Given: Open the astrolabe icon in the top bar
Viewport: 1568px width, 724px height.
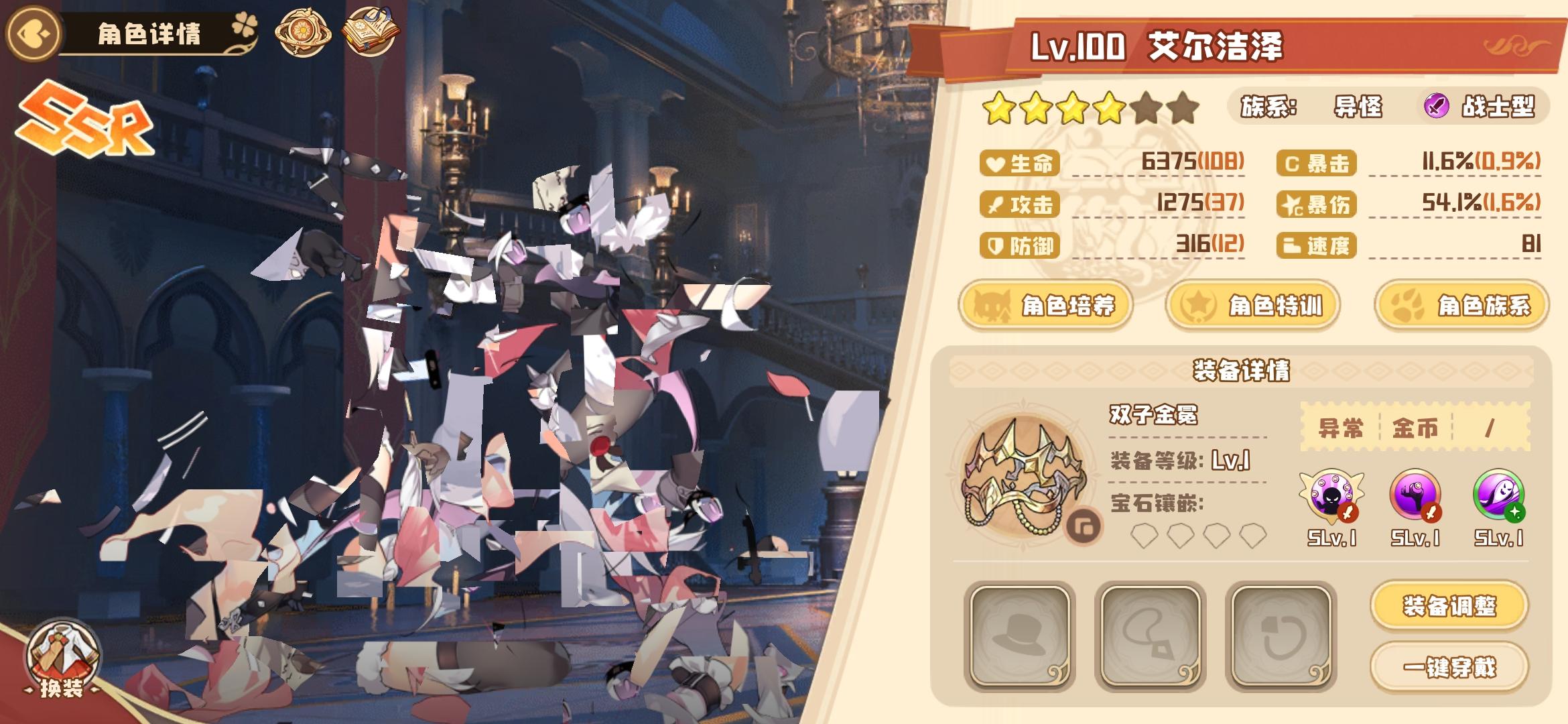Looking at the screenshot, I should [305, 32].
